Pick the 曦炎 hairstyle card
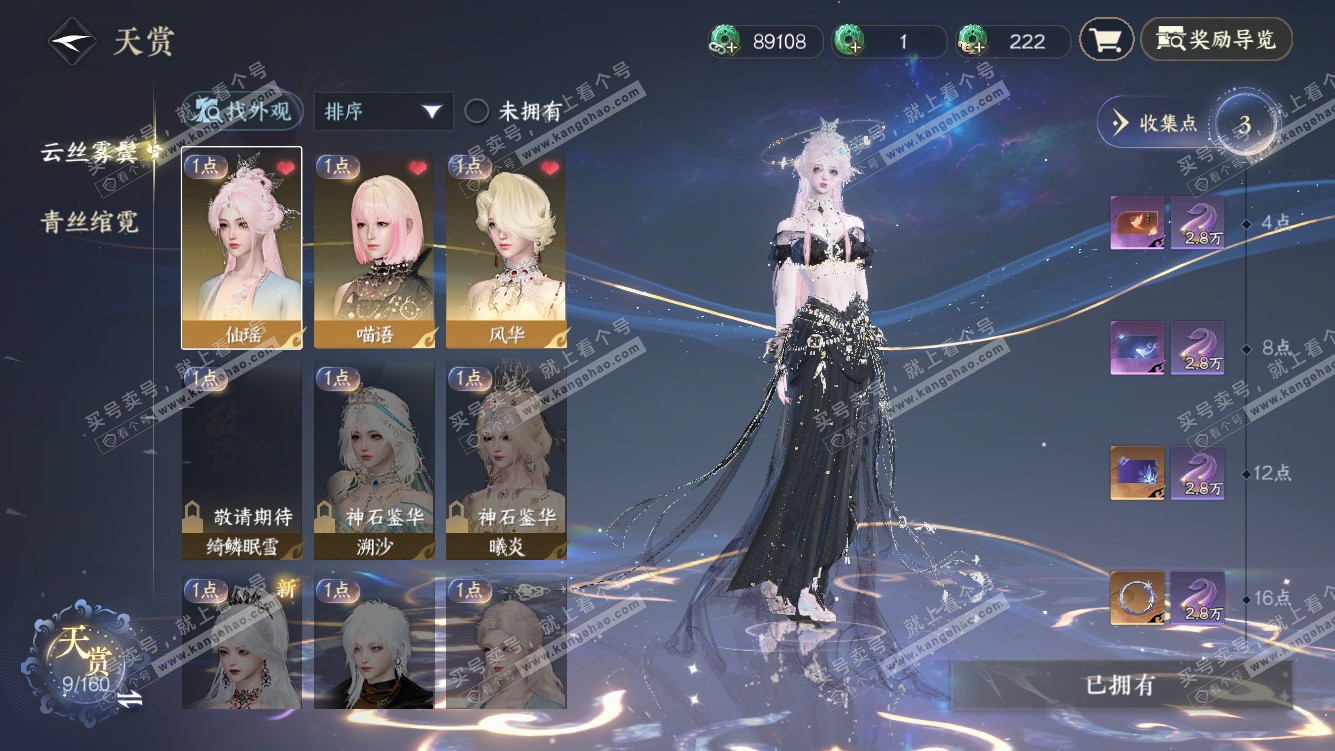 [506, 461]
